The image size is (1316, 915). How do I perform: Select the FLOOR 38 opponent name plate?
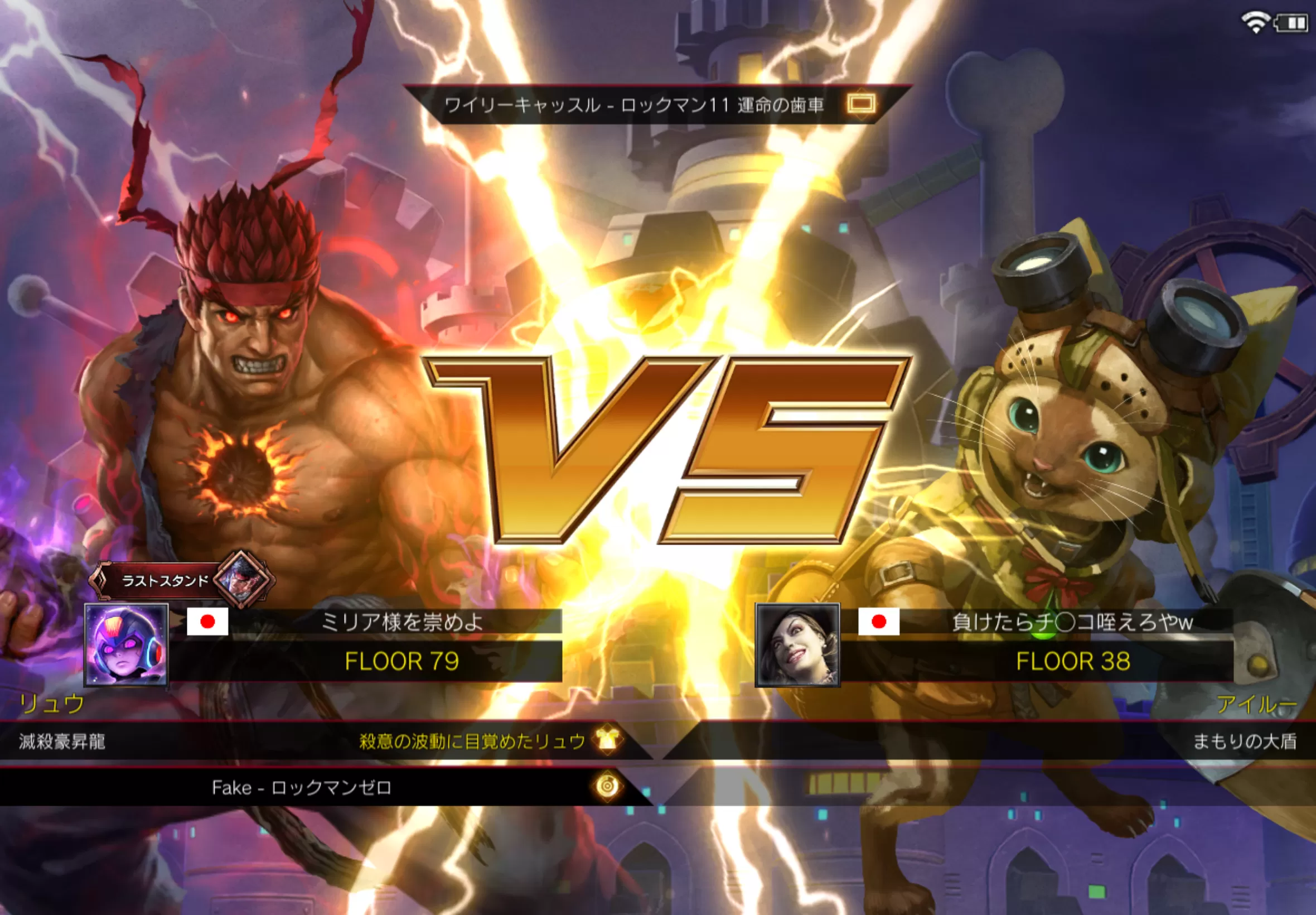[x=1072, y=661]
